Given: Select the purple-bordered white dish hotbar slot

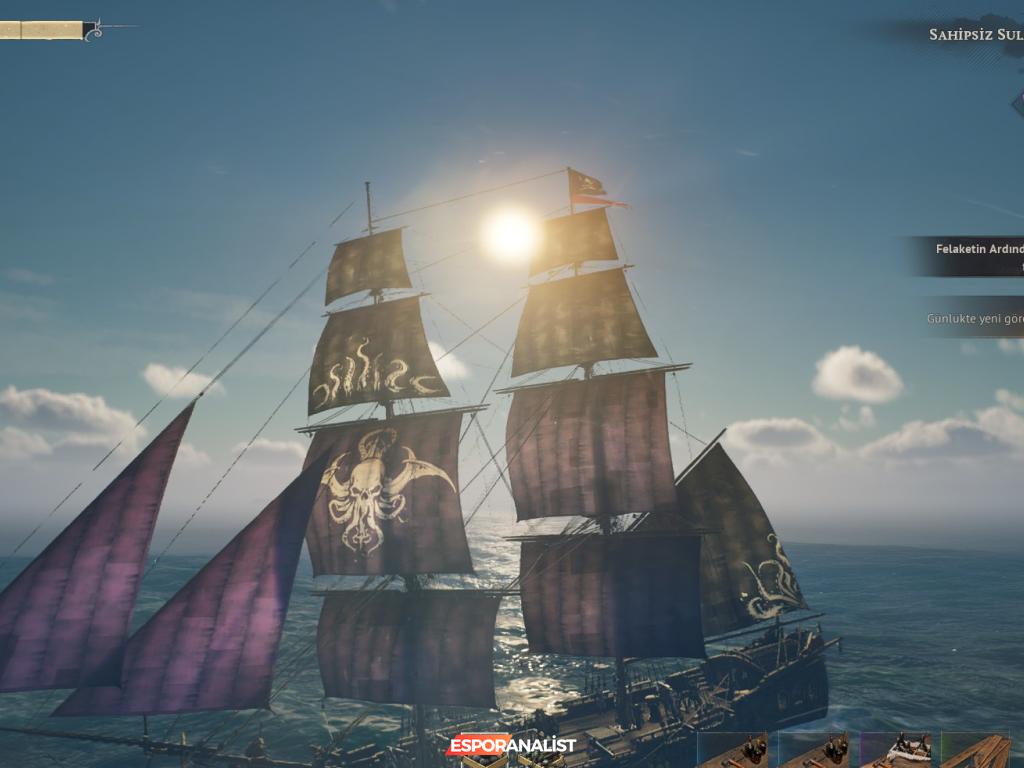Looking at the screenshot, I should pyautogui.click(x=897, y=750).
